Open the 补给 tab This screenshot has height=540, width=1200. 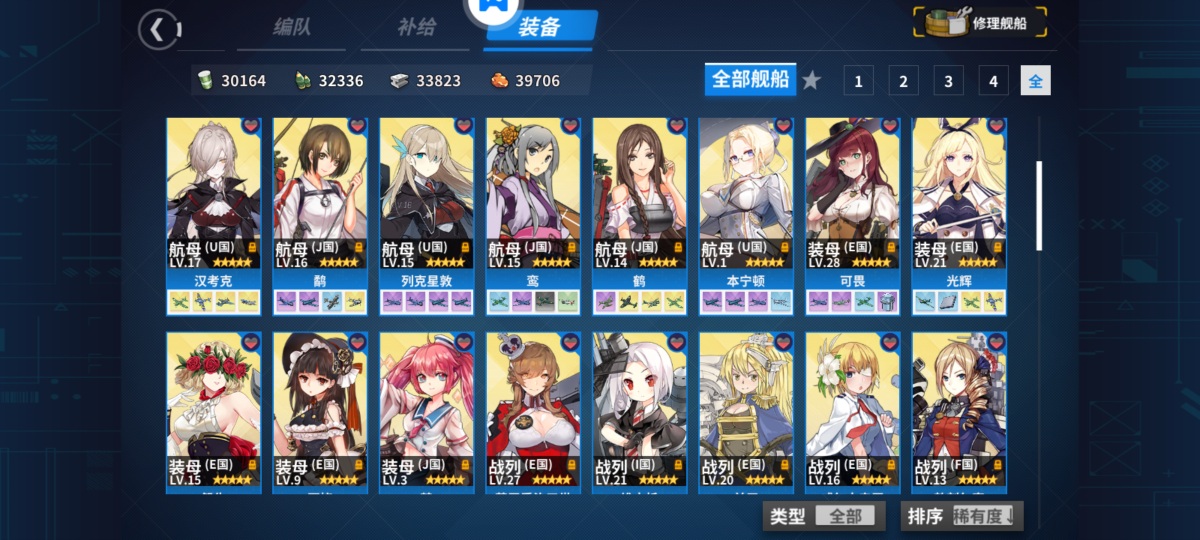pyautogui.click(x=415, y=27)
